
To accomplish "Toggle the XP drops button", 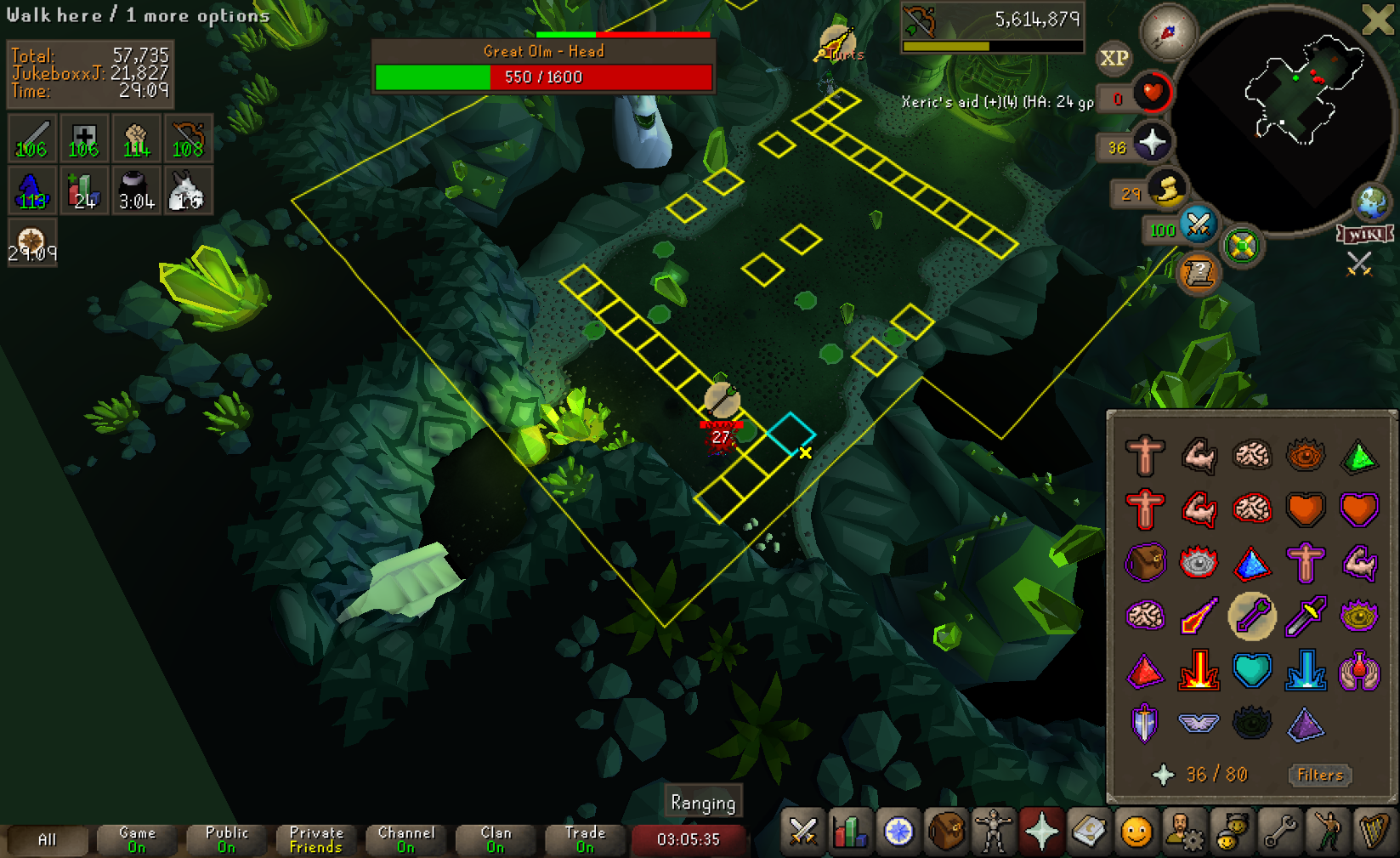I will 1114,58.
